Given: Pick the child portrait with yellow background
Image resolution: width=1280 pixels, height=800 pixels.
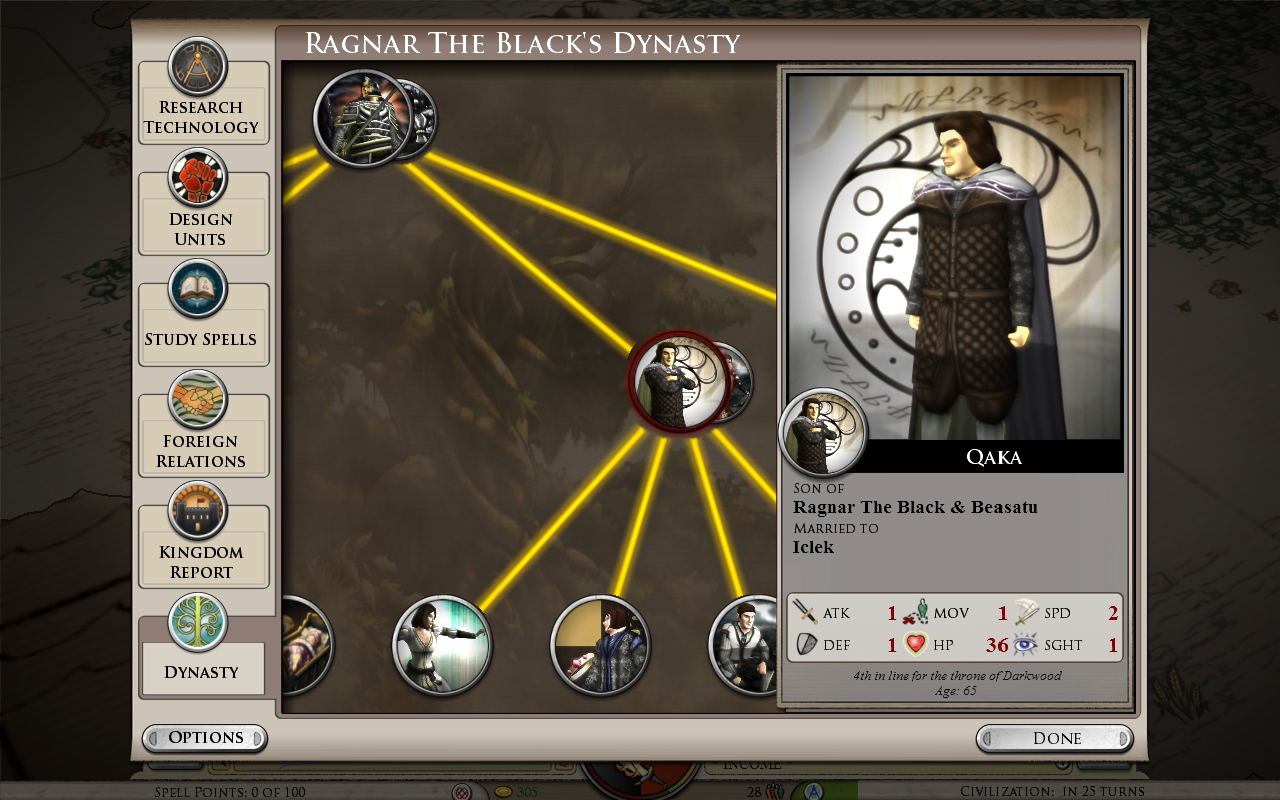Looking at the screenshot, I should coord(600,645).
